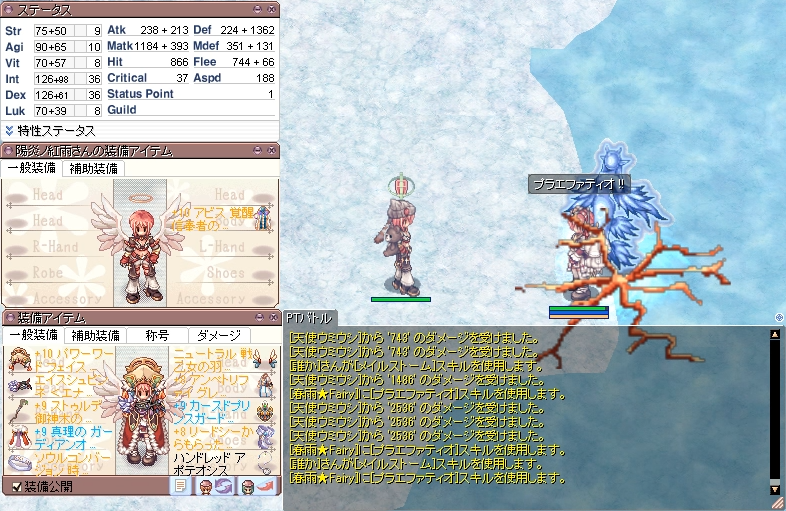Image resolution: width=786 pixels, height=511 pixels.
Task: Close your own 装備アイテム equipment window
Action: (273, 317)
